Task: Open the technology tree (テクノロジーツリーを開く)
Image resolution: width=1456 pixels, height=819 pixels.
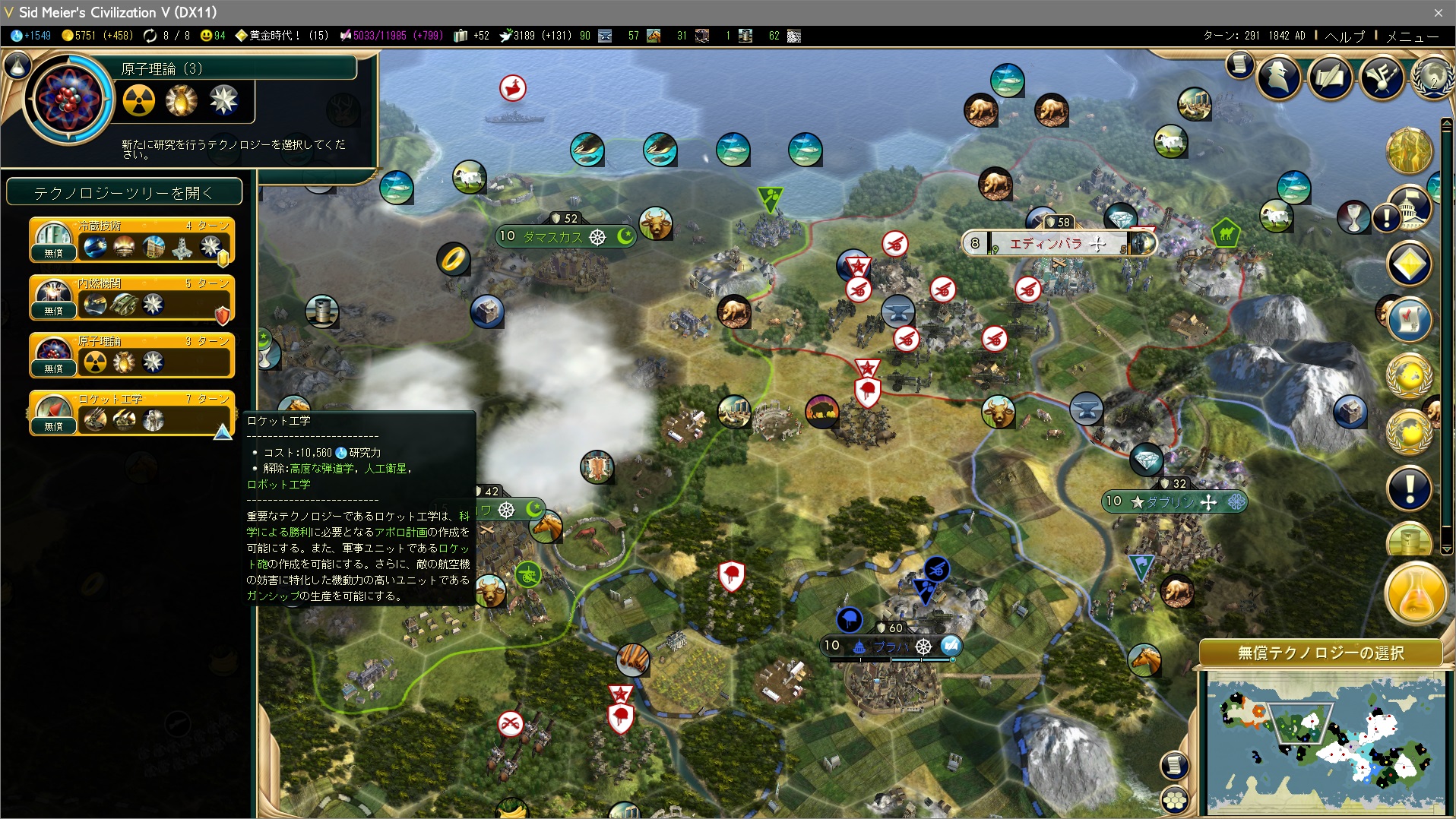Action: pyautogui.click(x=124, y=193)
